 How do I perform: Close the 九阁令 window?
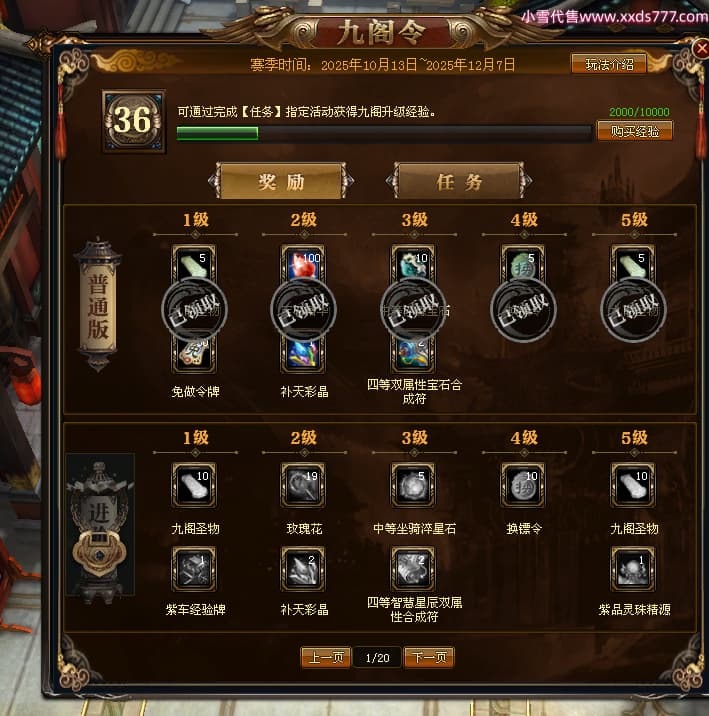699,48
